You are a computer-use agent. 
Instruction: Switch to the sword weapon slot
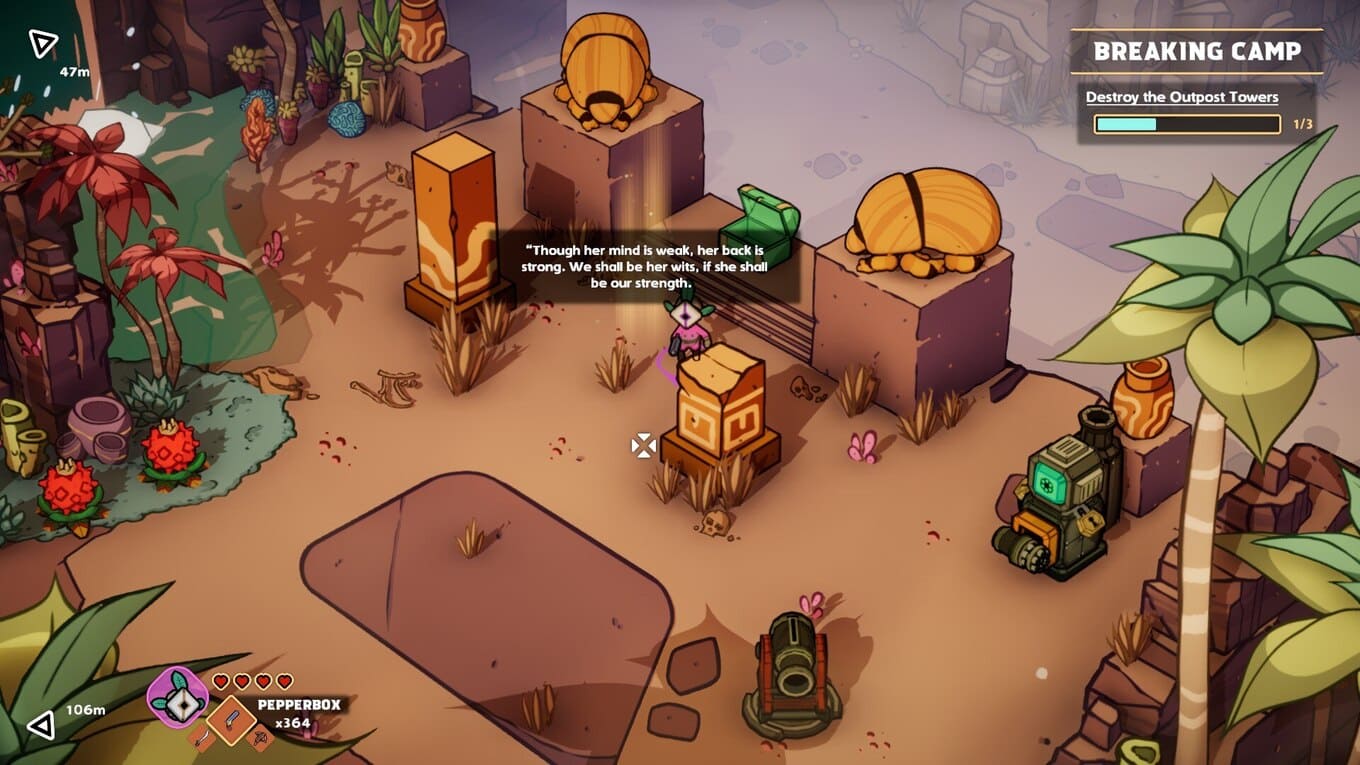pyautogui.click(x=200, y=741)
